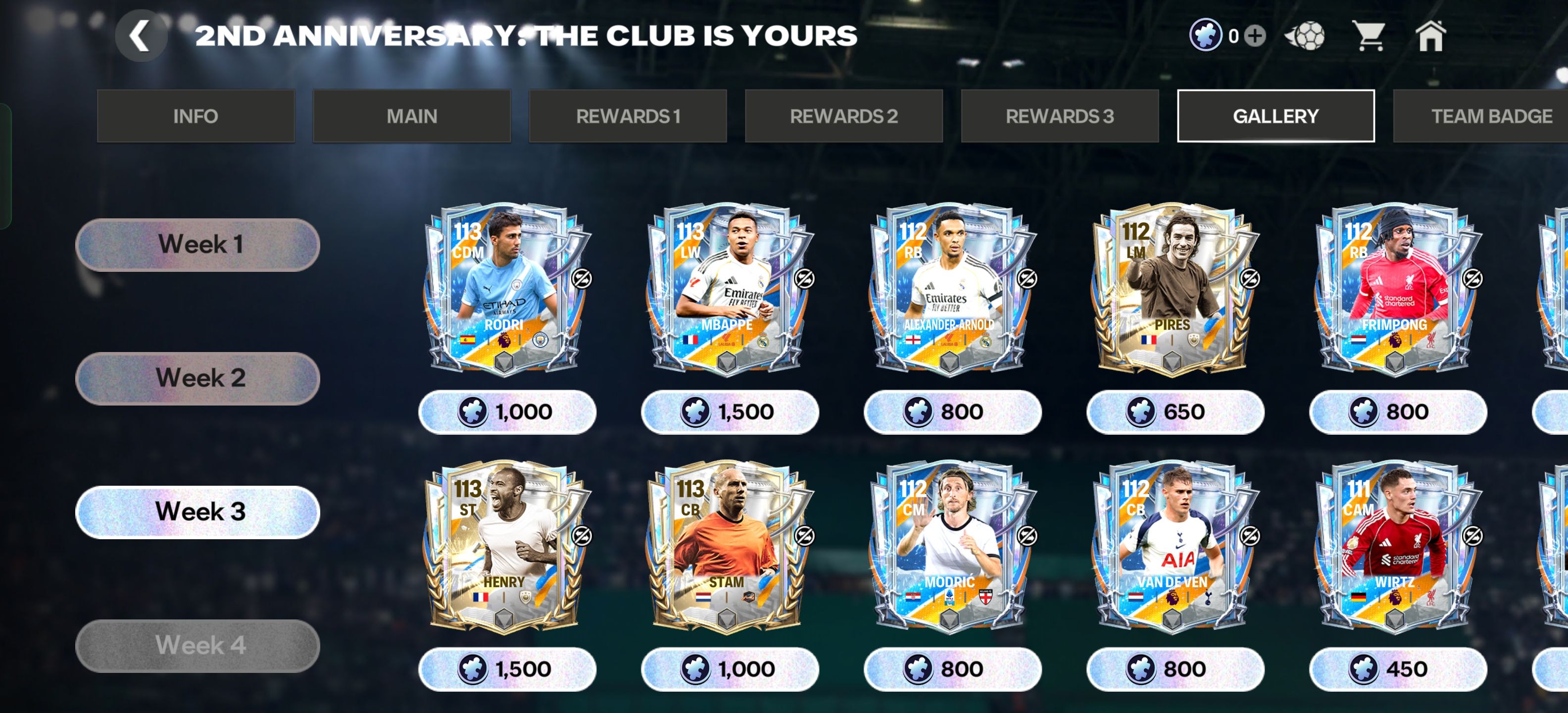This screenshot has height=713, width=1568.
Task: Open the shopping cart store
Action: (x=1369, y=36)
